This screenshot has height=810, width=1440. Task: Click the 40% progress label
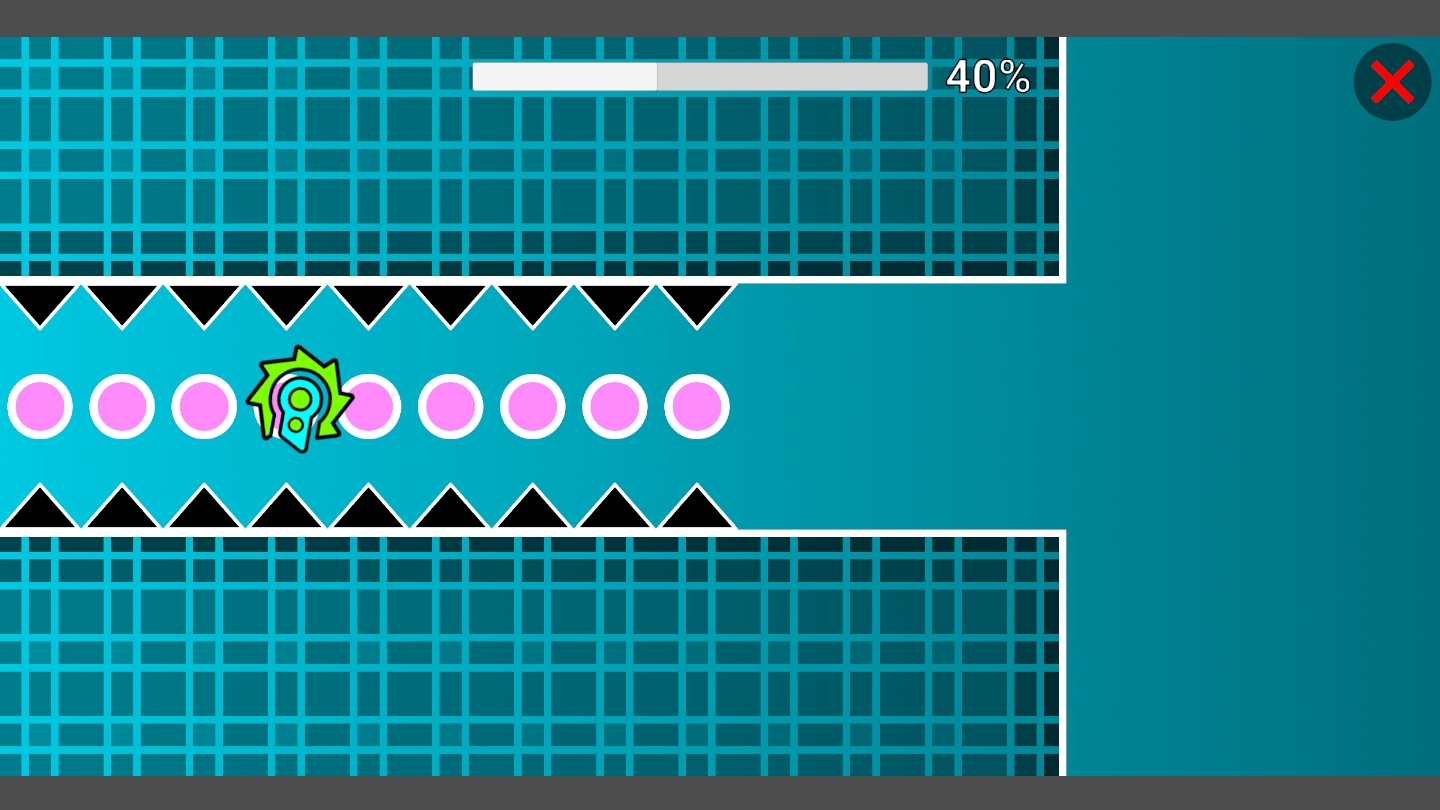pos(988,76)
